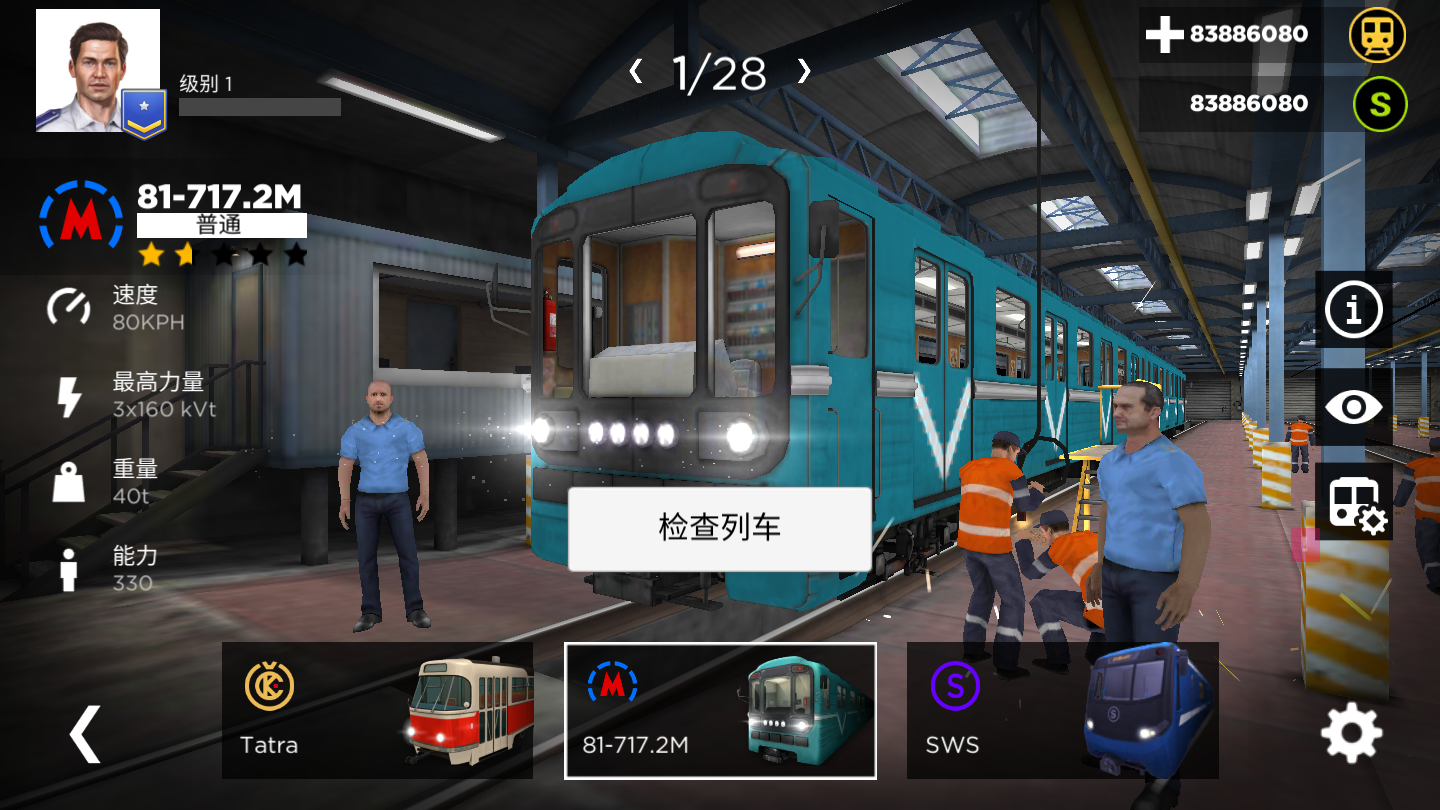Image resolution: width=1440 pixels, height=810 pixels.
Task: Click the right arrow to view next train
Action: pyautogui.click(x=806, y=72)
